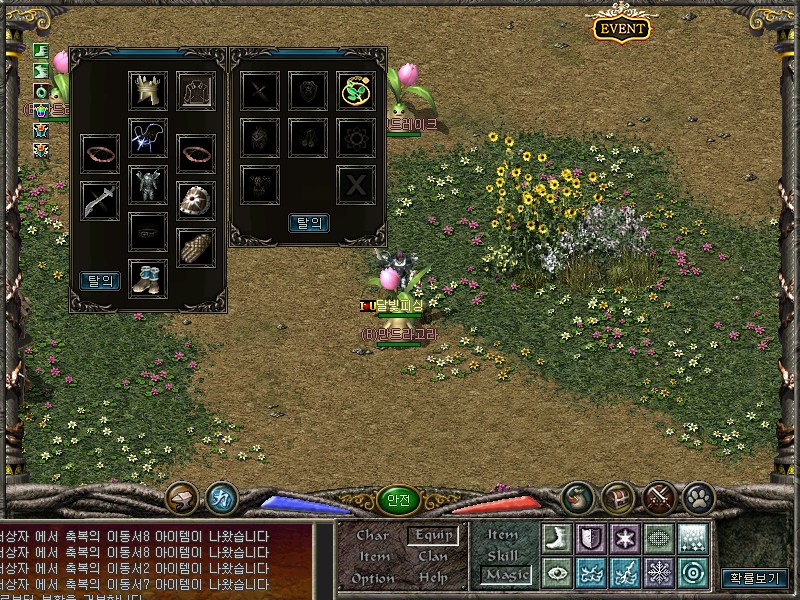Screen dimensions: 800x600
Task: Select the lightning amulet necklace slot
Action: click(148, 138)
